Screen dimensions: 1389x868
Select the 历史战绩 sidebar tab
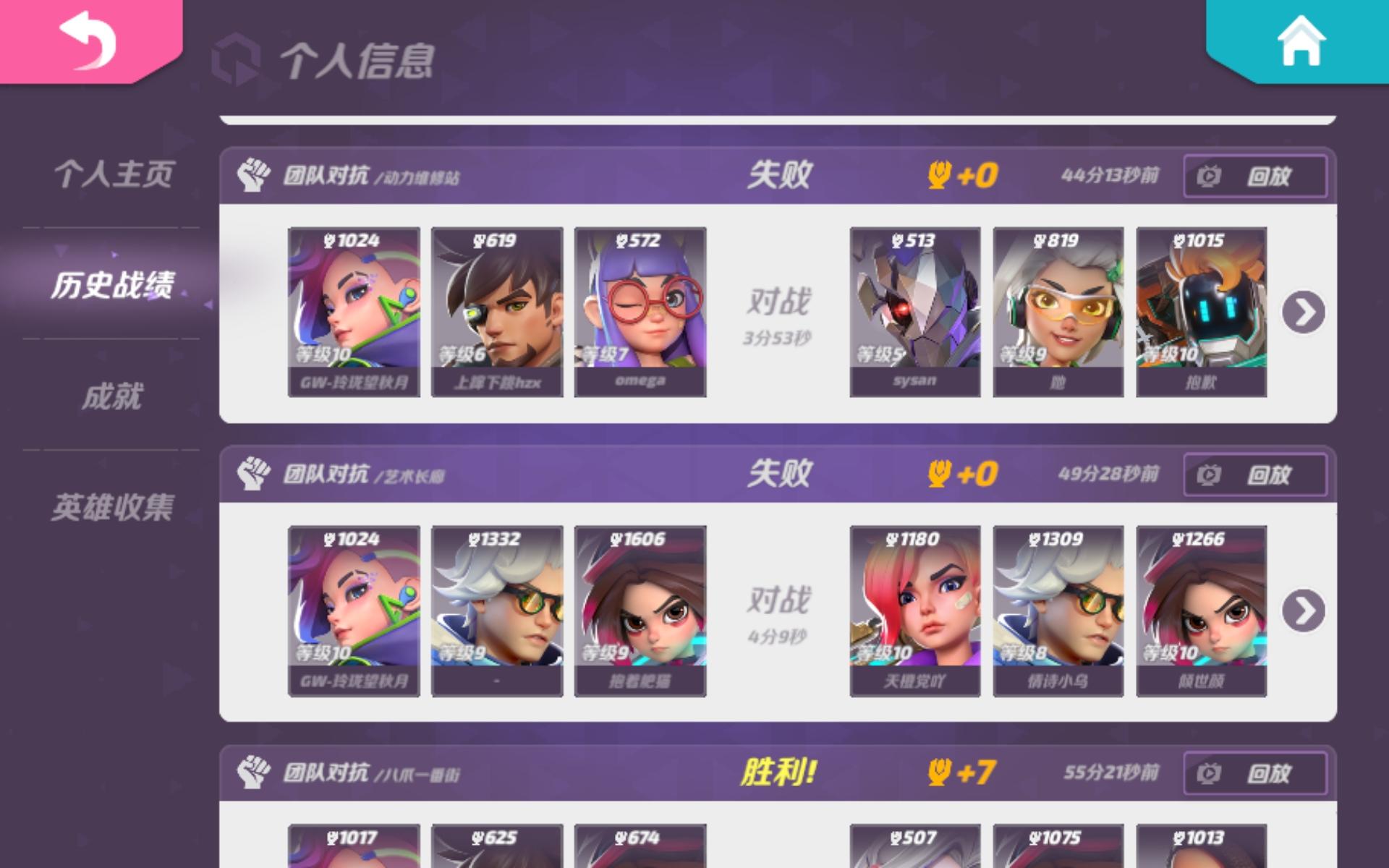tap(114, 285)
